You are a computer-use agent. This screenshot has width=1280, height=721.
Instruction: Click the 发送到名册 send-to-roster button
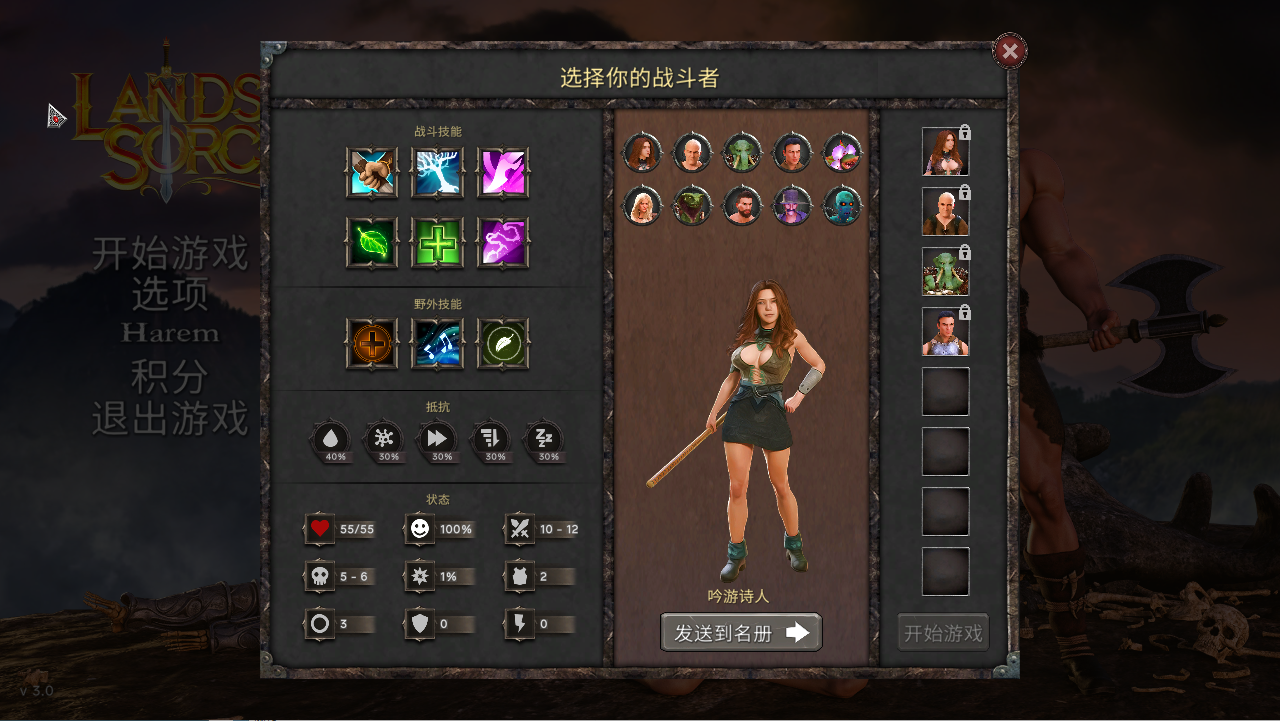tap(741, 632)
